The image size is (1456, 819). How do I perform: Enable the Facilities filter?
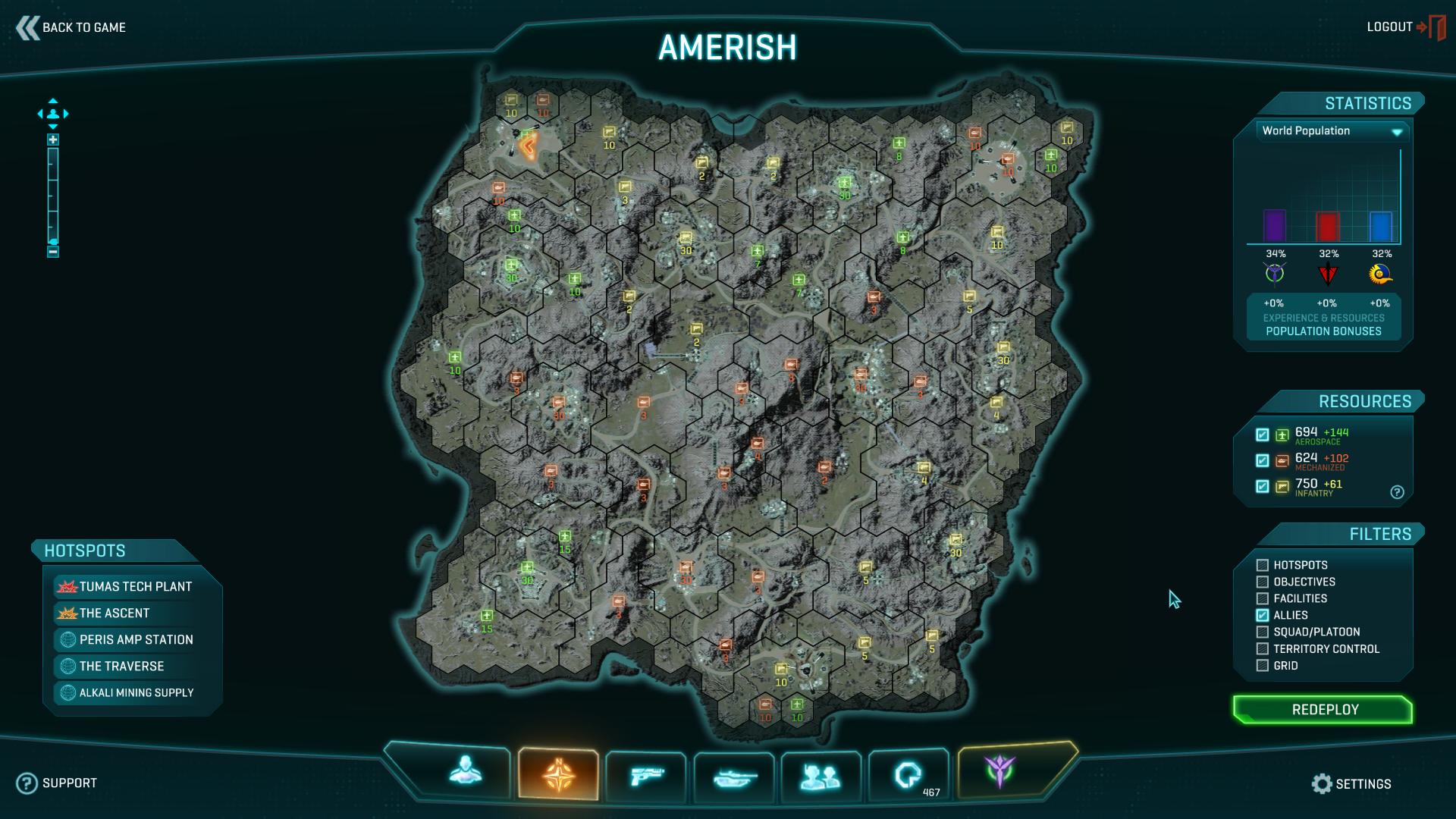[1263, 599]
